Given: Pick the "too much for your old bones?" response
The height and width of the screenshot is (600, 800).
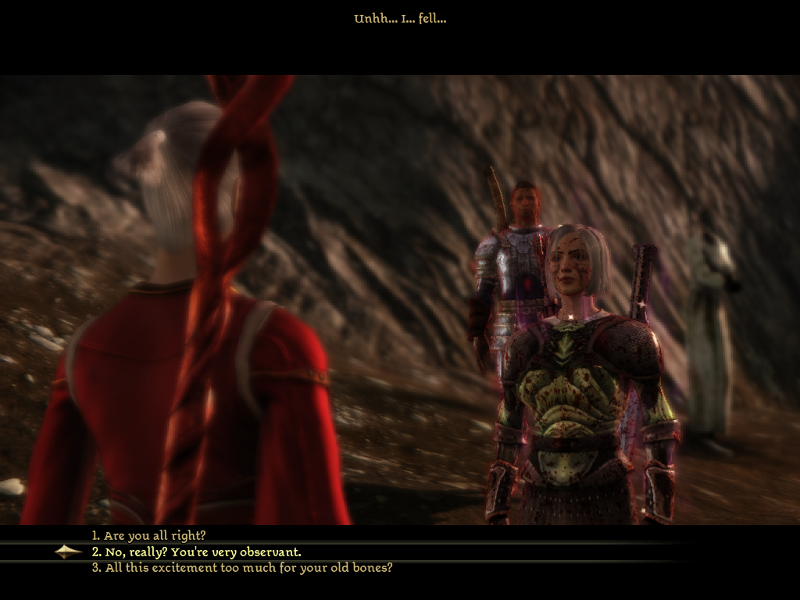Looking at the screenshot, I should coord(242,568).
